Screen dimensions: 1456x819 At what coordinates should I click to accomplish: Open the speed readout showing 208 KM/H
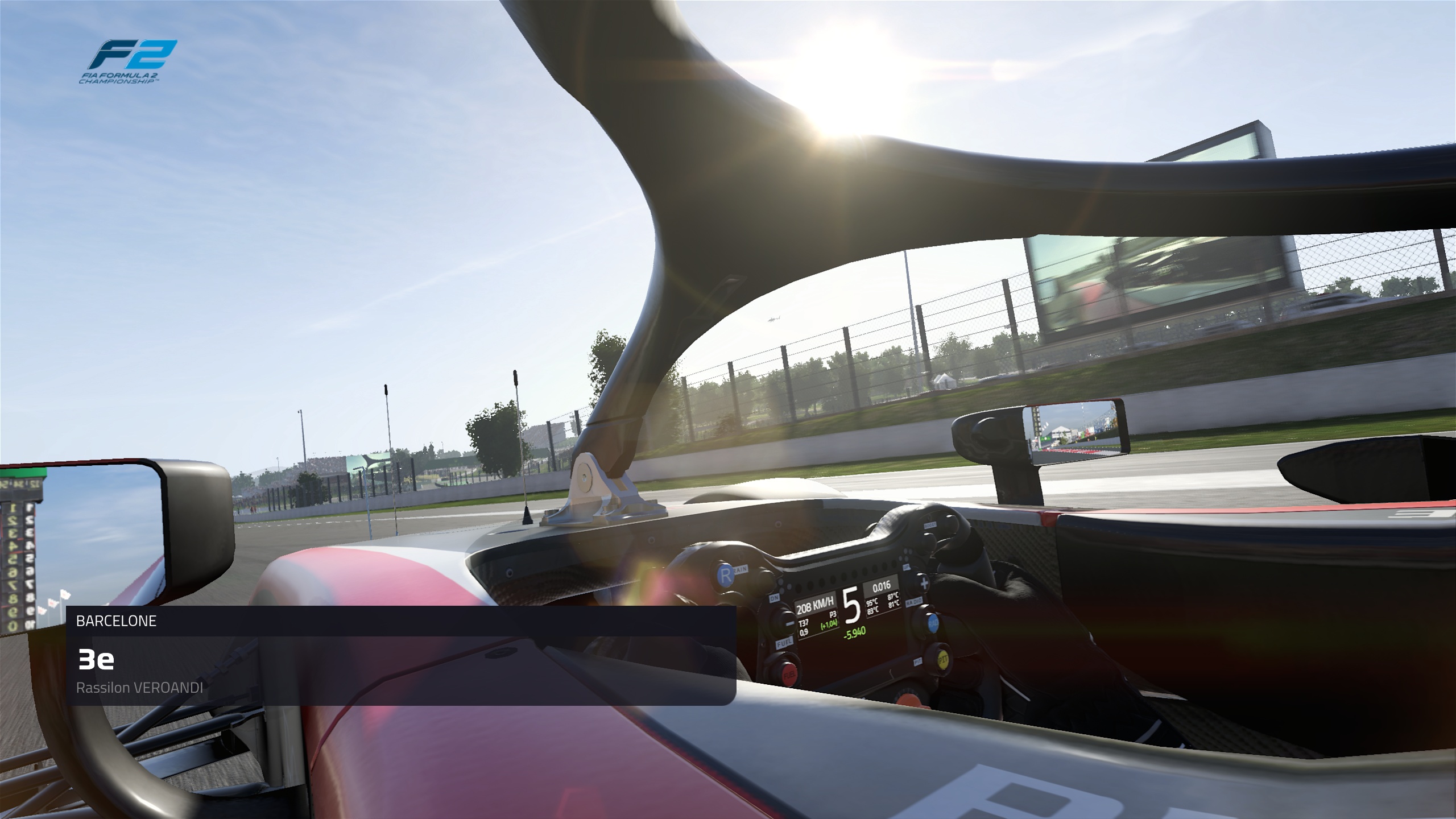click(814, 603)
